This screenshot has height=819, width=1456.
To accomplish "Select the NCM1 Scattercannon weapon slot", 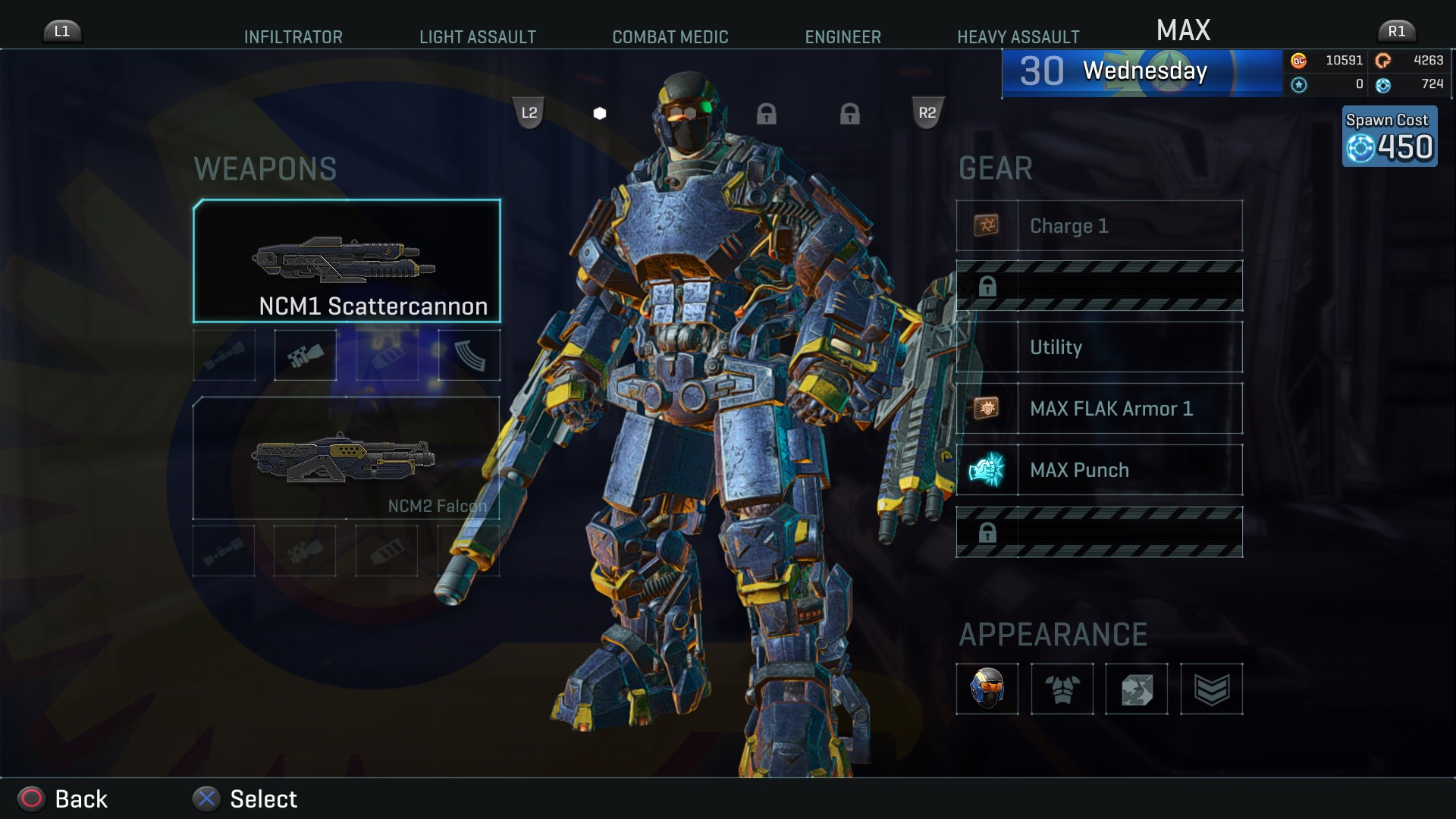I will (347, 261).
